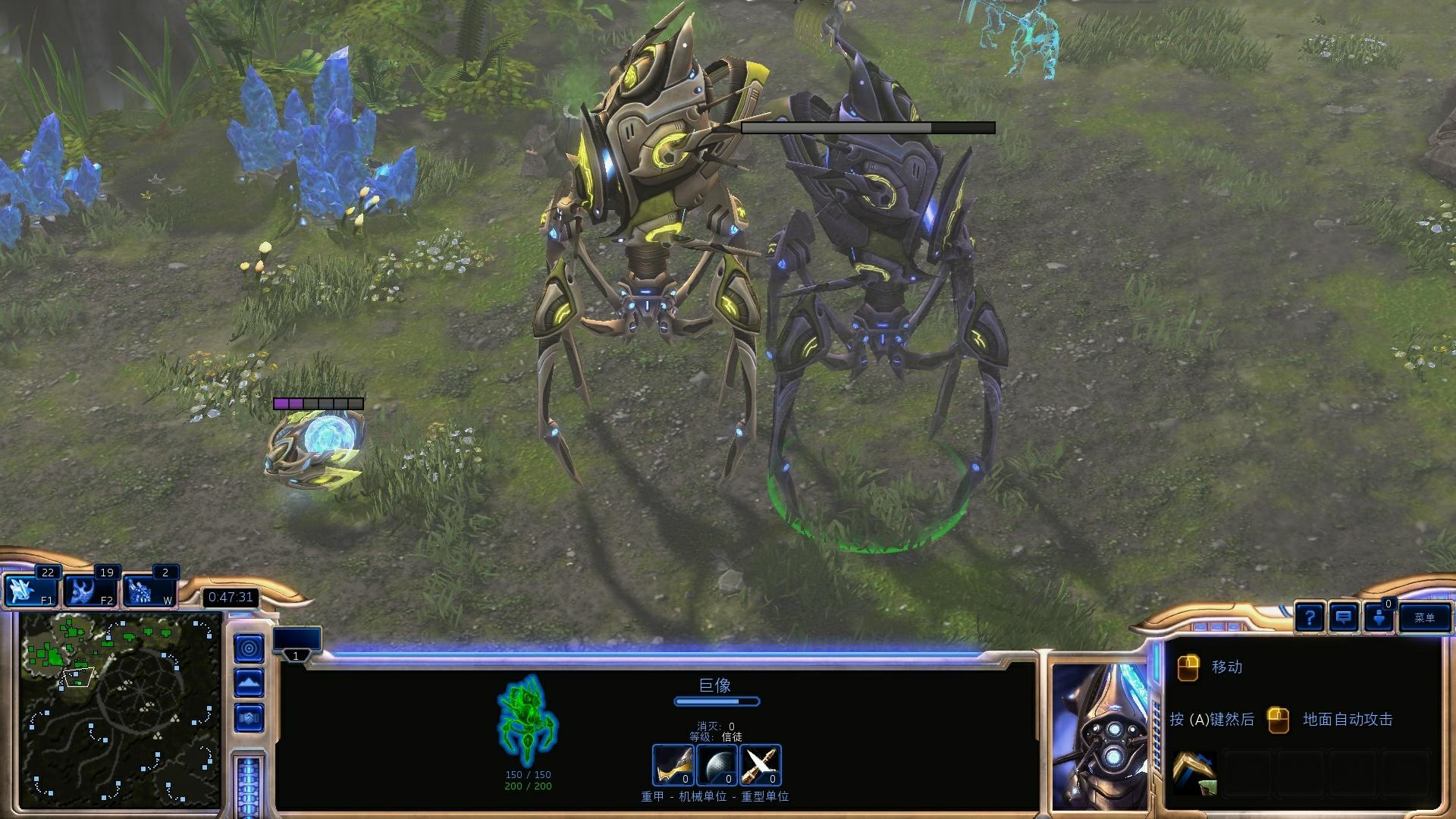Activate the minimap ping target button
This screenshot has height=819, width=1456.
tap(249, 648)
